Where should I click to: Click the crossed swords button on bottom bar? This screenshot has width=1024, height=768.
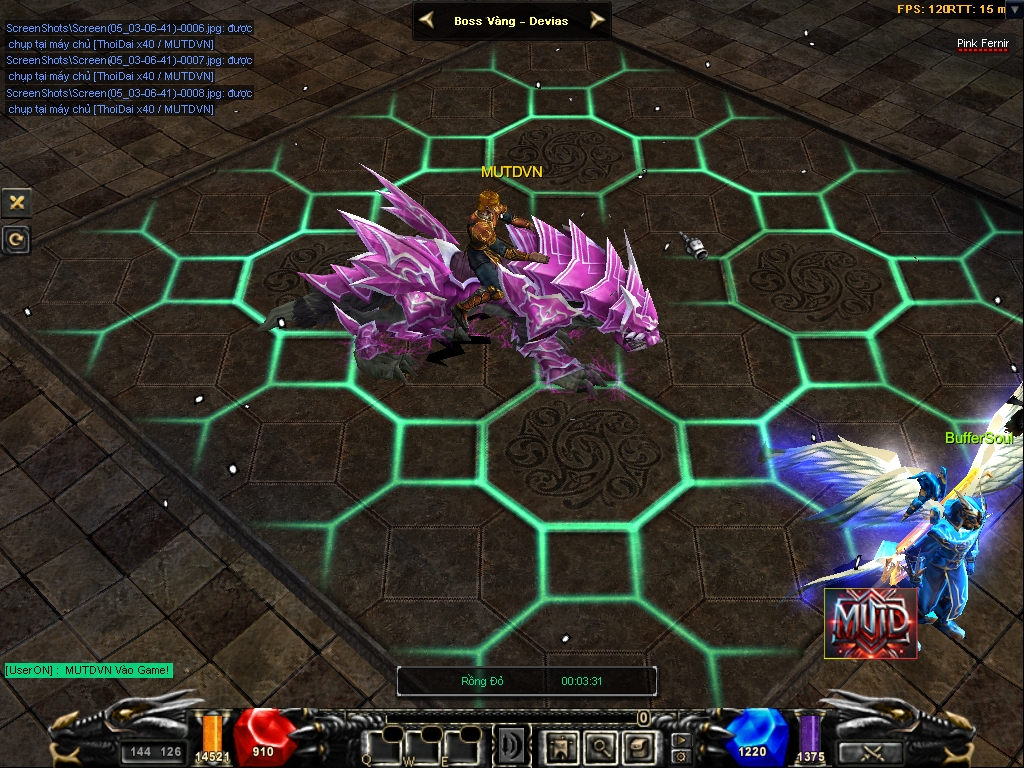click(870, 752)
